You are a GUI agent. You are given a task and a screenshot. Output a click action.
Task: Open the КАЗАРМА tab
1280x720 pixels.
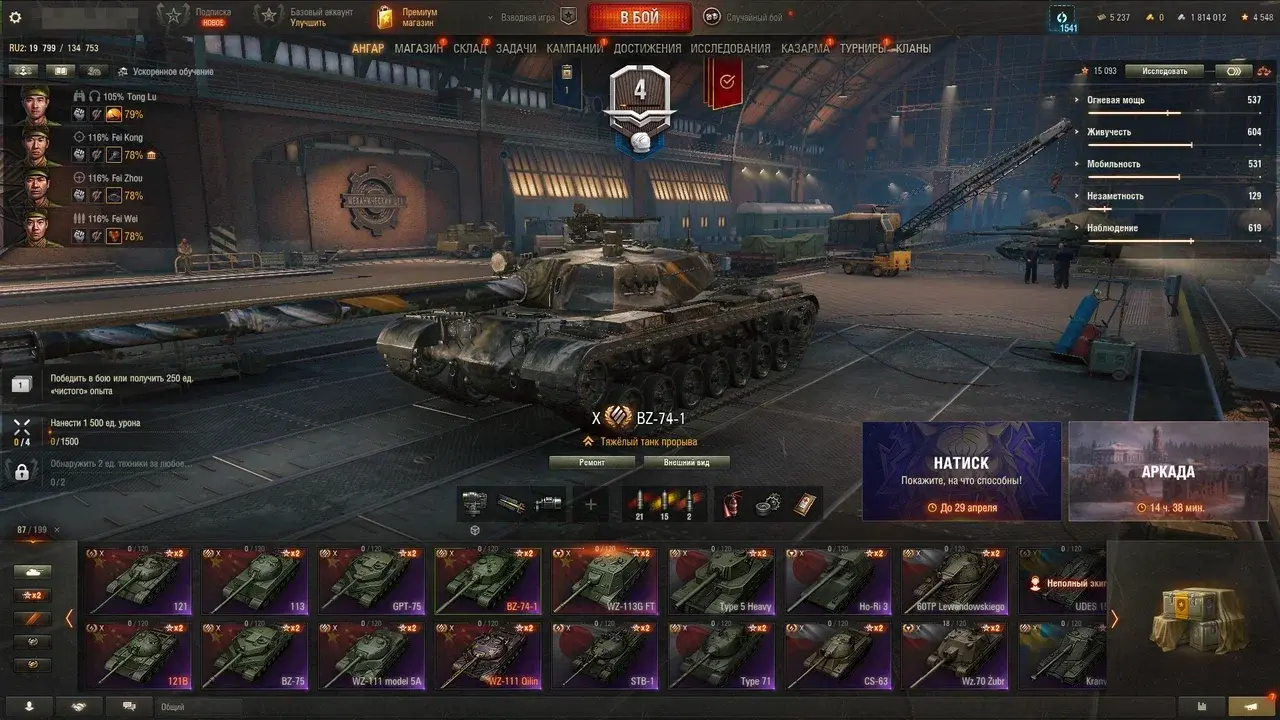coord(804,48)
